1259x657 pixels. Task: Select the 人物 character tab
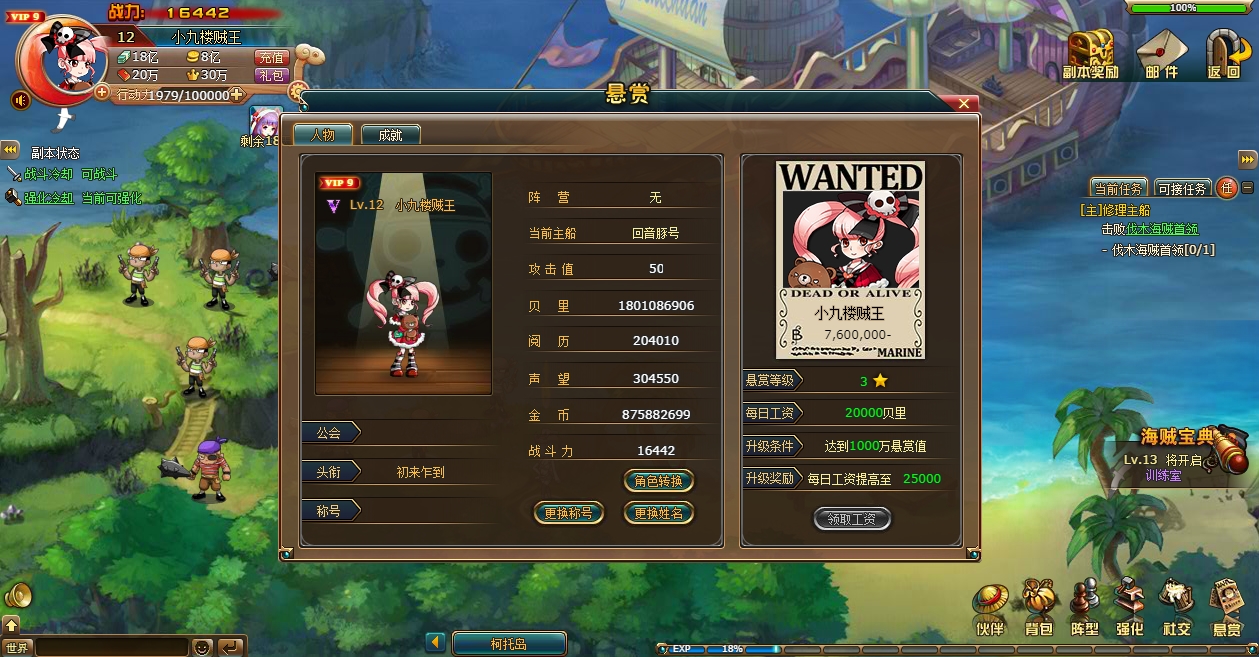[322, 135]
